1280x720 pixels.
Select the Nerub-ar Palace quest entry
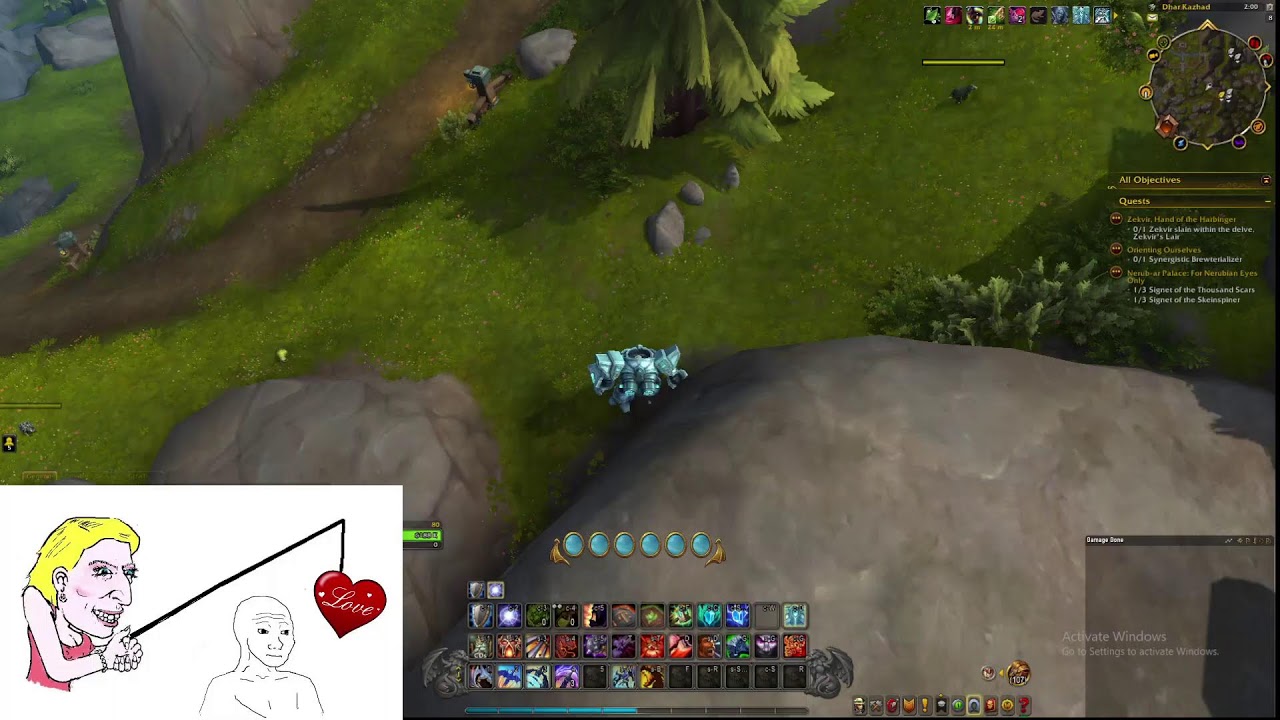[1192, 273]
